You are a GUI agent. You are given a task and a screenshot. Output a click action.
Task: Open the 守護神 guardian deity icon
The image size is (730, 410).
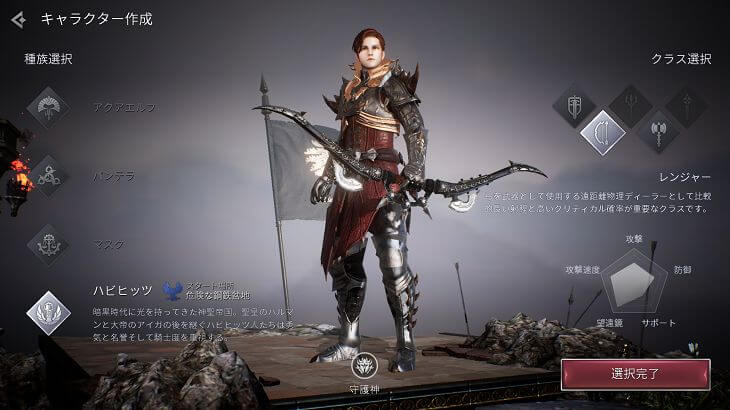point(364,366)
